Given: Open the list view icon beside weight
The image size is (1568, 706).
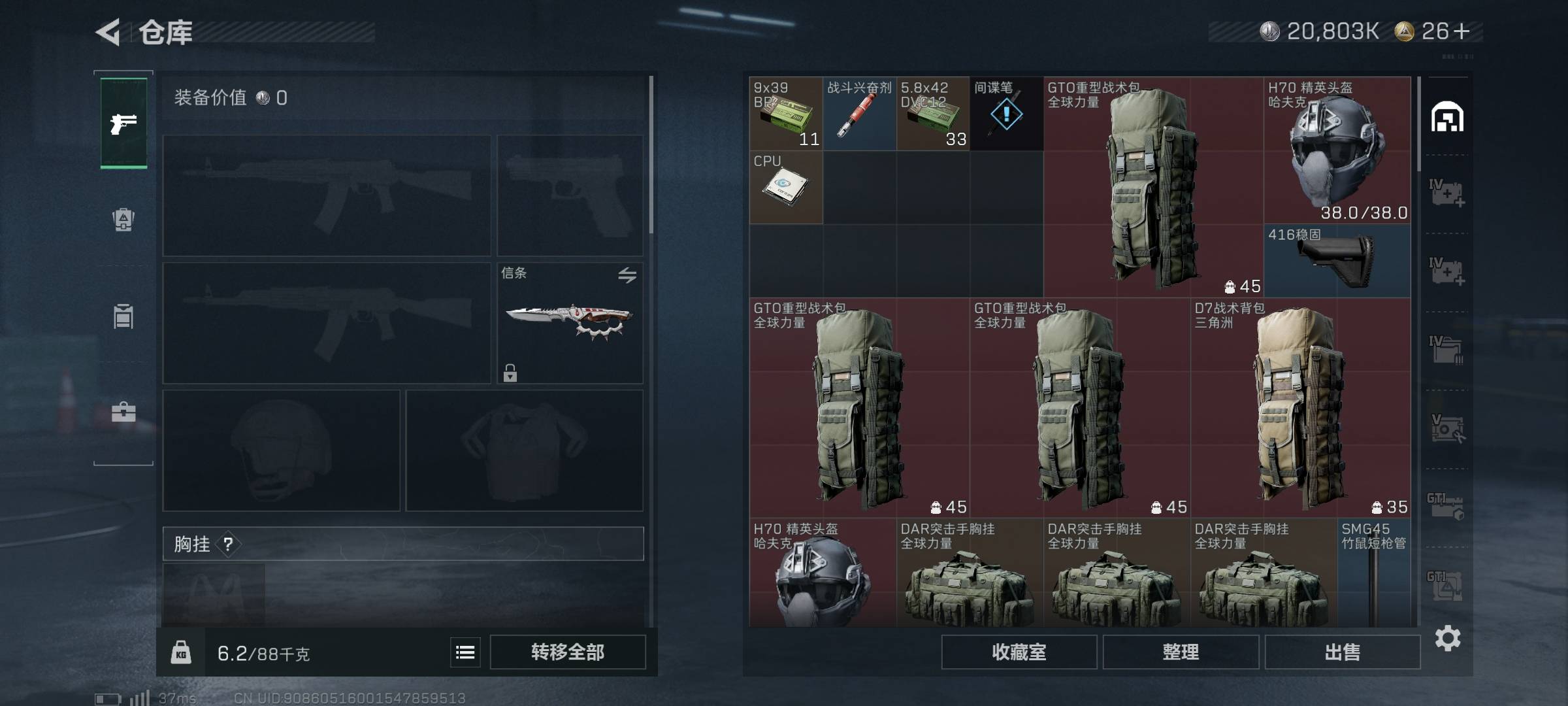Looking at the screenshot, I should coord(465,652).
